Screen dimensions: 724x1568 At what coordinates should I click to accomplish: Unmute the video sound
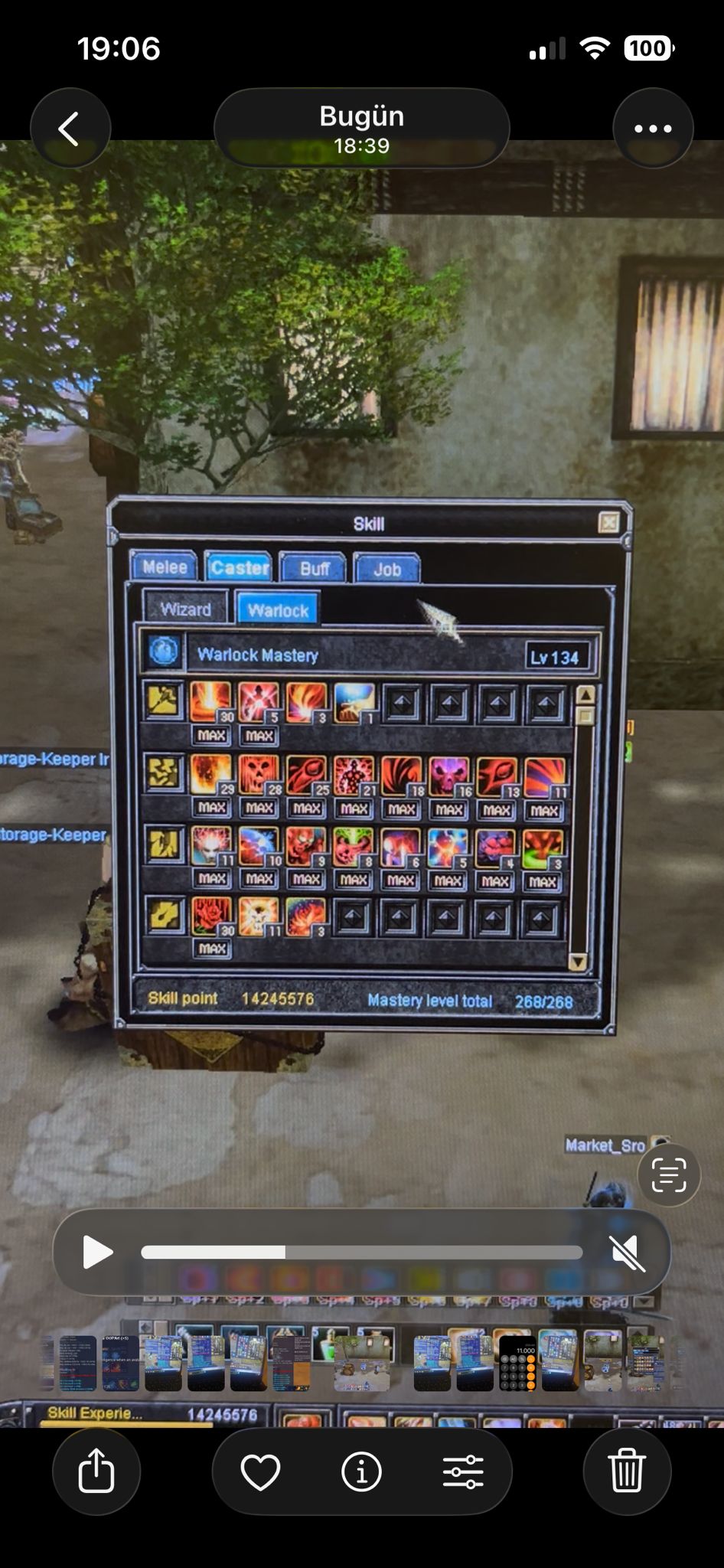628,1253
